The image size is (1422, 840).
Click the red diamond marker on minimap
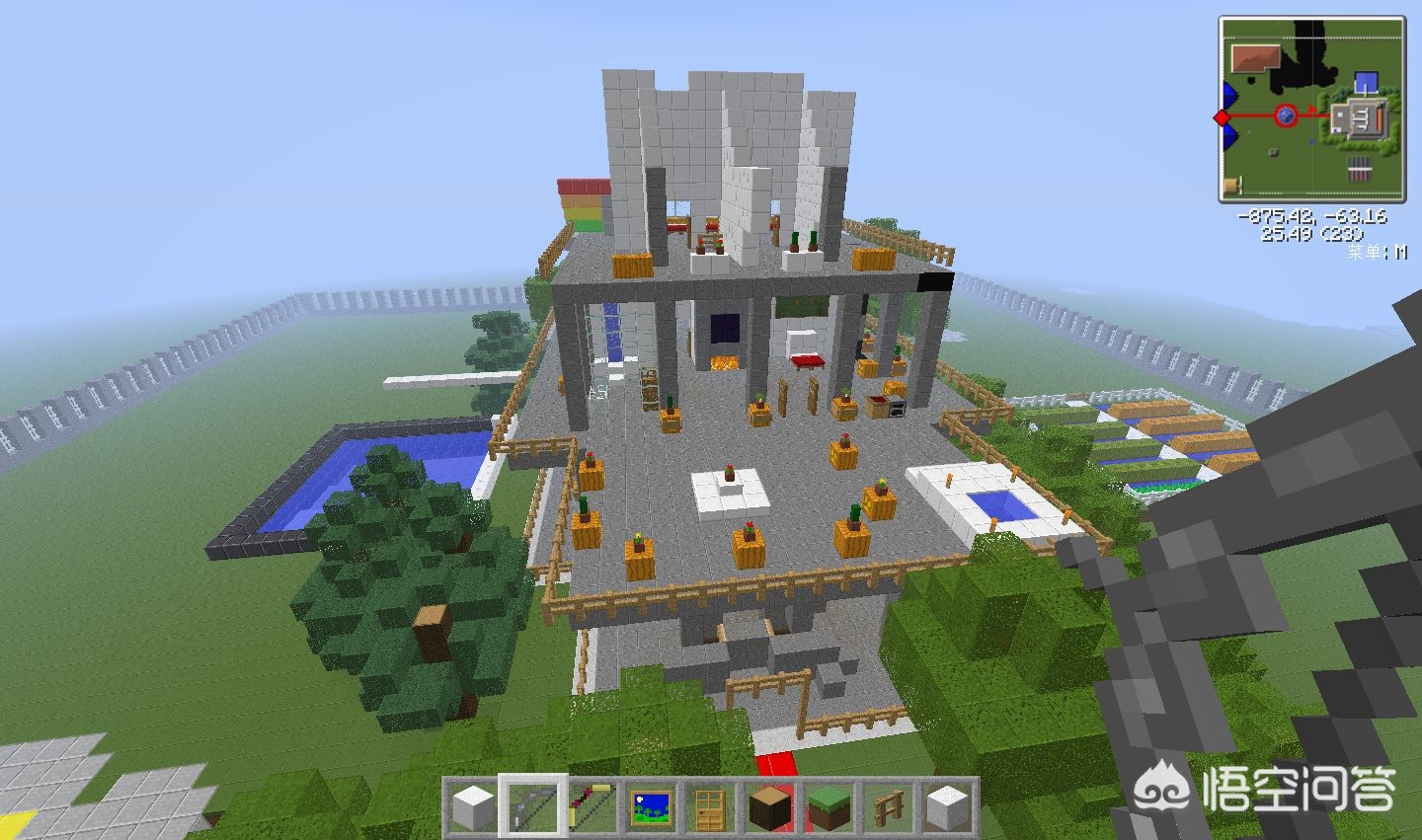1223,117
